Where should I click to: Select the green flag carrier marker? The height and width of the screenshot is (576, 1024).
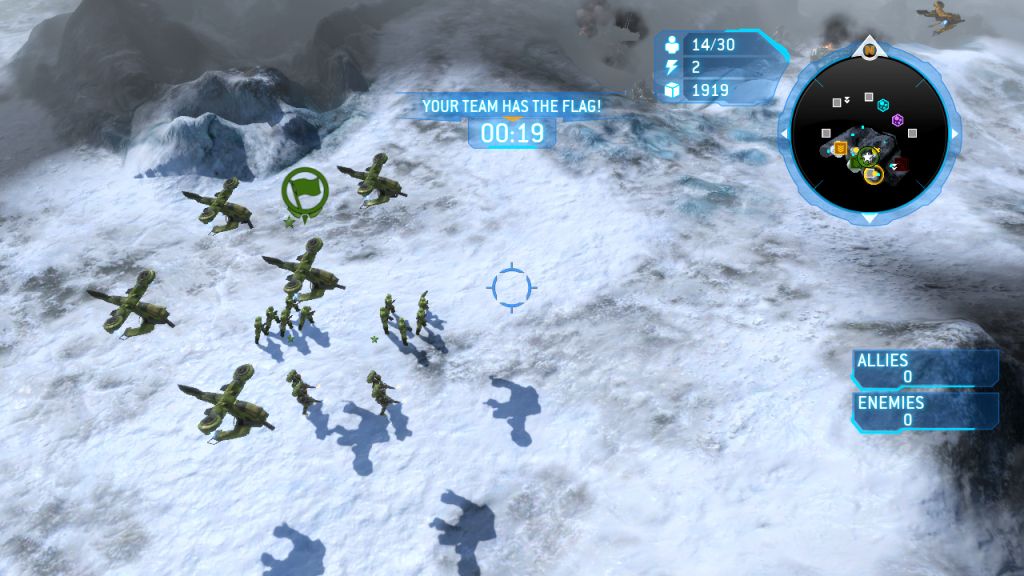pos(304,188)
